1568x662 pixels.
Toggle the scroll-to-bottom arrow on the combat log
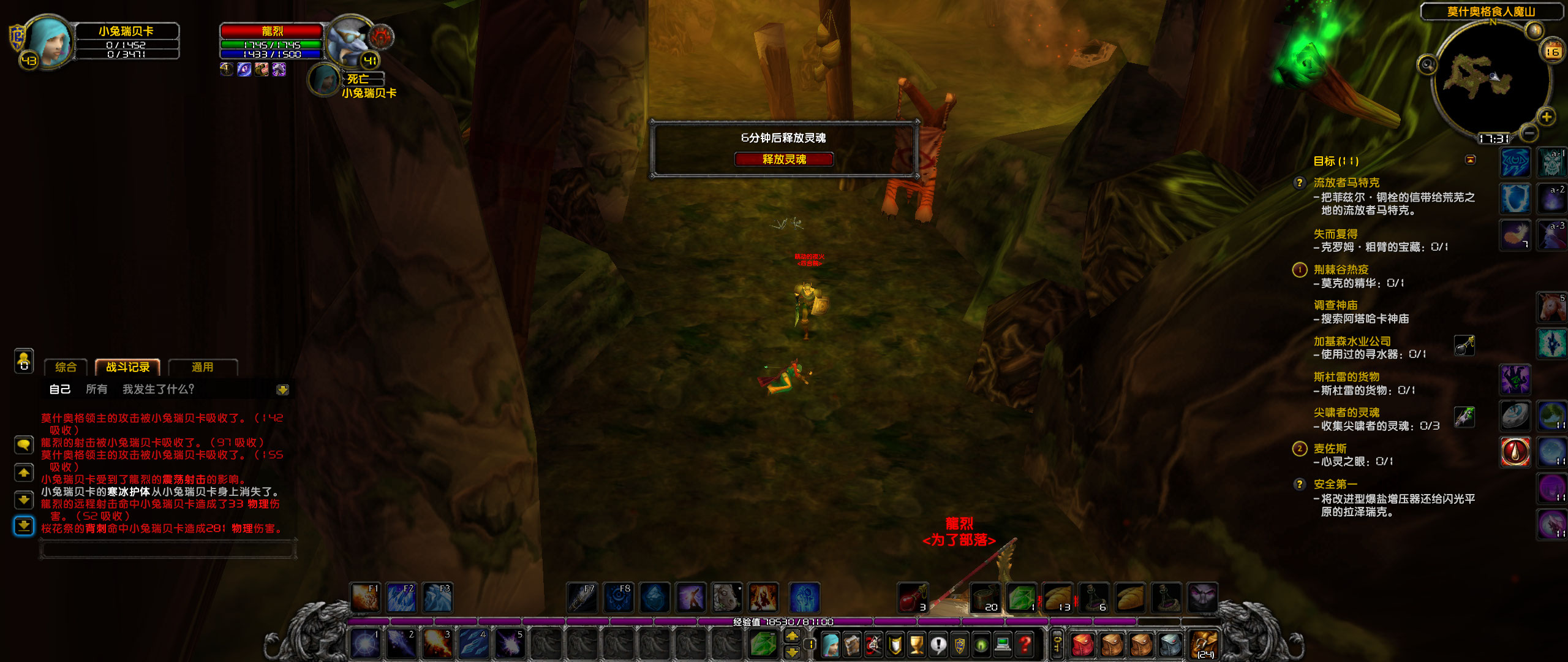point(24,526)
